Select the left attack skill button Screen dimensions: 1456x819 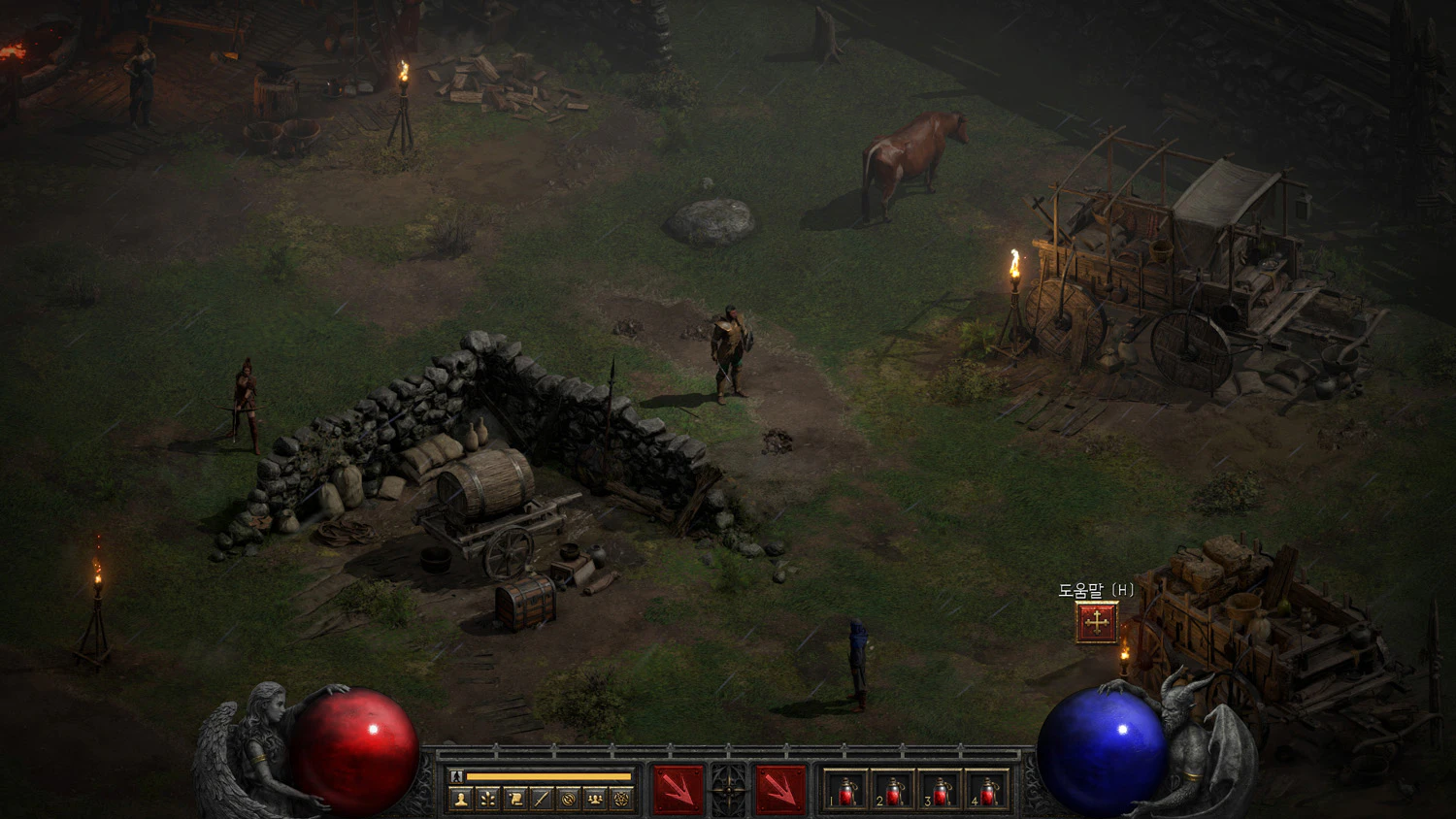click(678, 789)
